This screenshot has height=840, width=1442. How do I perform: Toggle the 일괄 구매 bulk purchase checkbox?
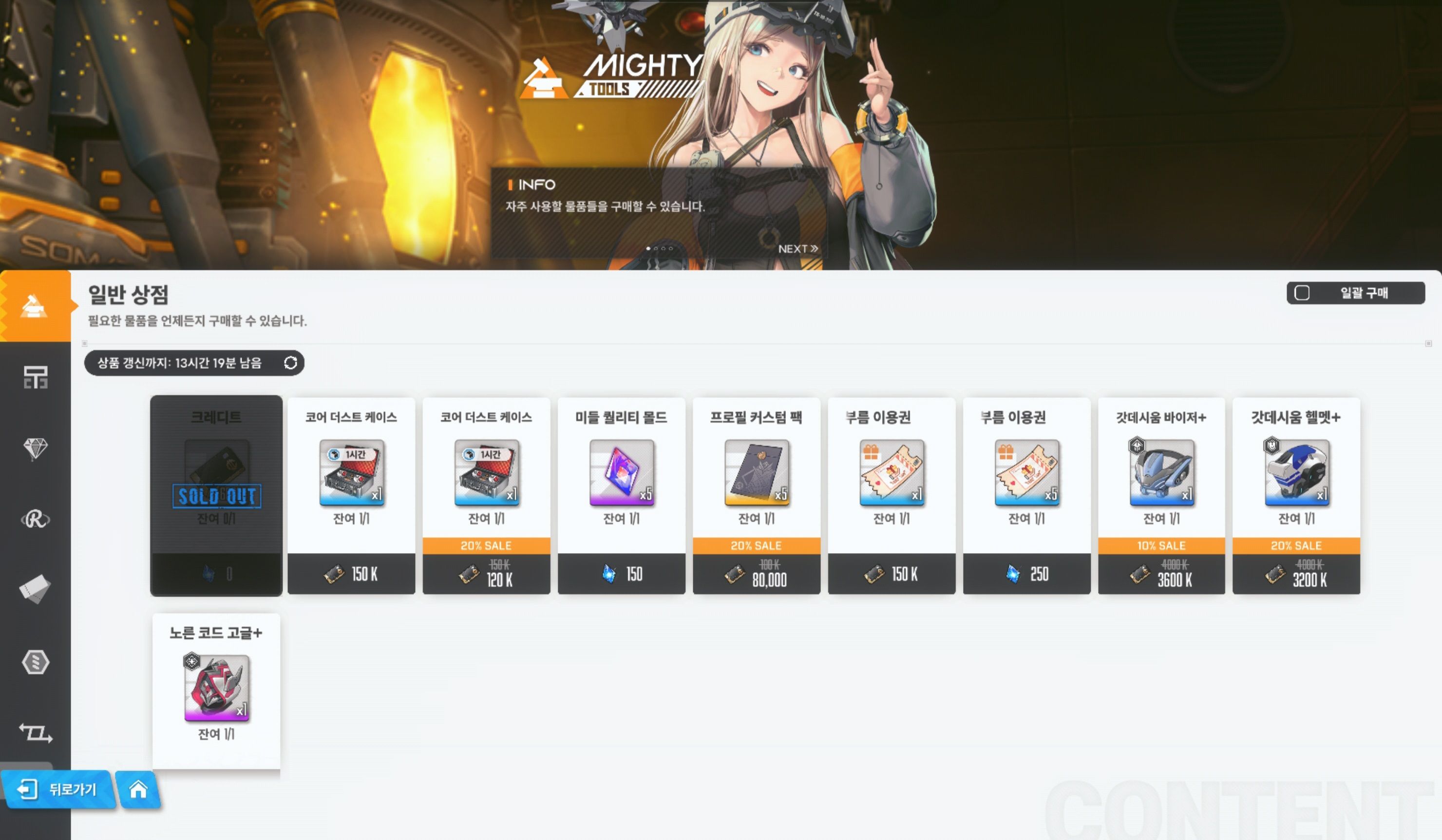coord(1302,293)
